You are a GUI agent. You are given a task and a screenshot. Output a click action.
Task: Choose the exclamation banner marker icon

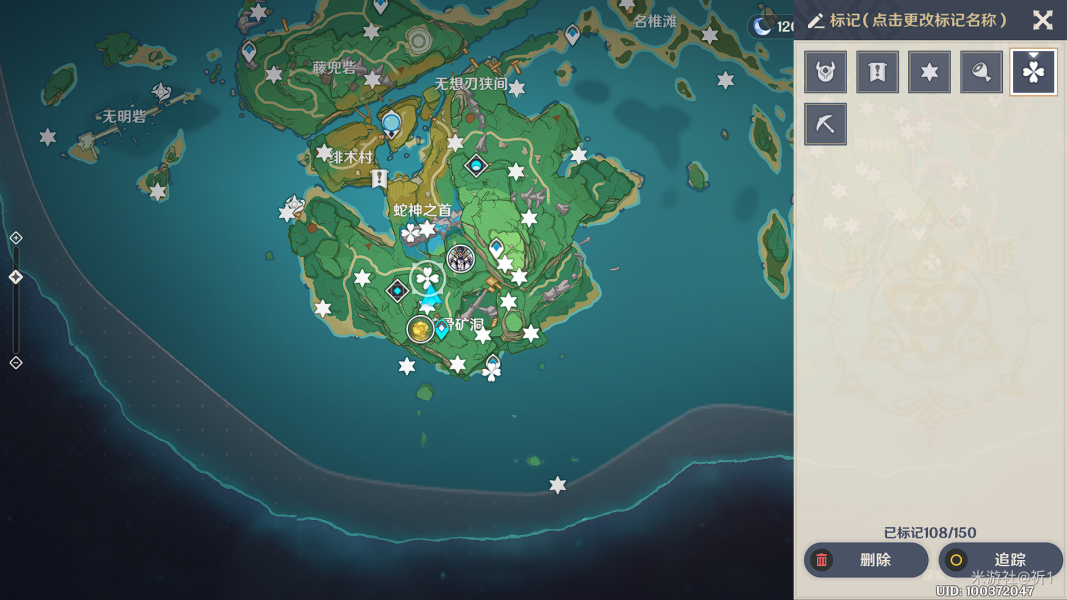(x=877, y=72)
